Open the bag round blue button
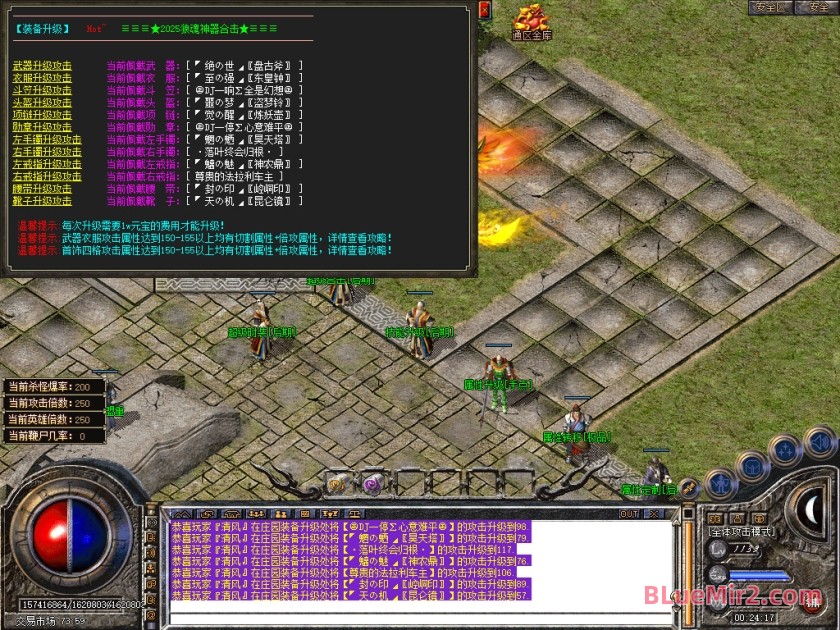 (x=752, y=465)
